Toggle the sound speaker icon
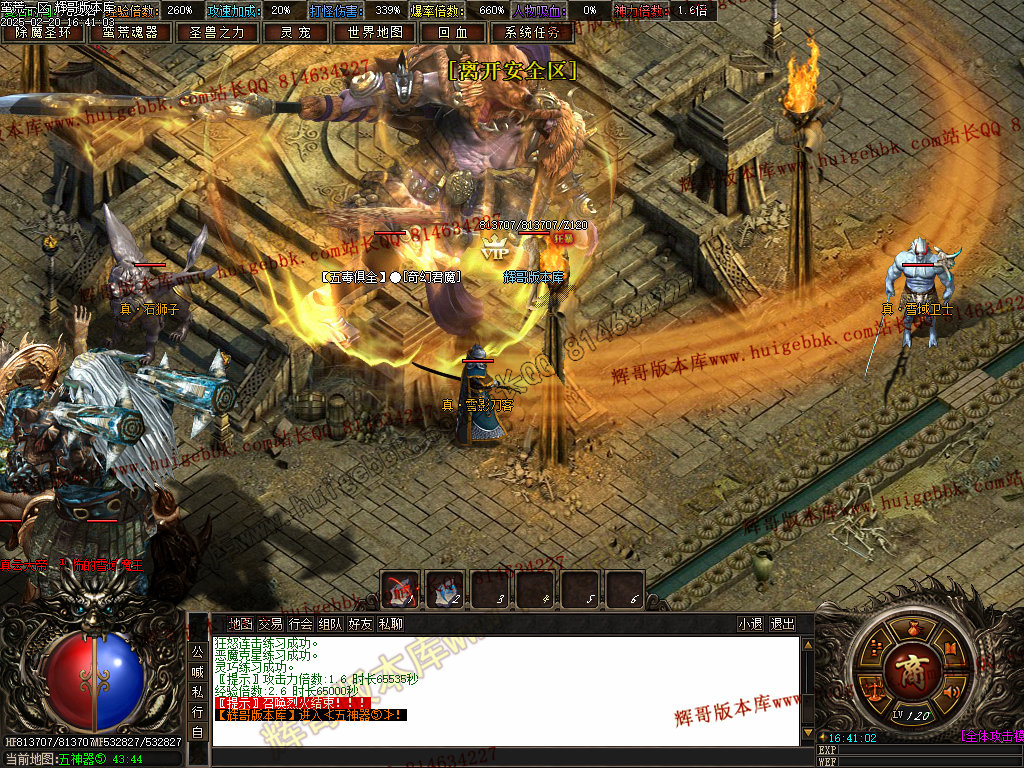 tap(952, 690)
